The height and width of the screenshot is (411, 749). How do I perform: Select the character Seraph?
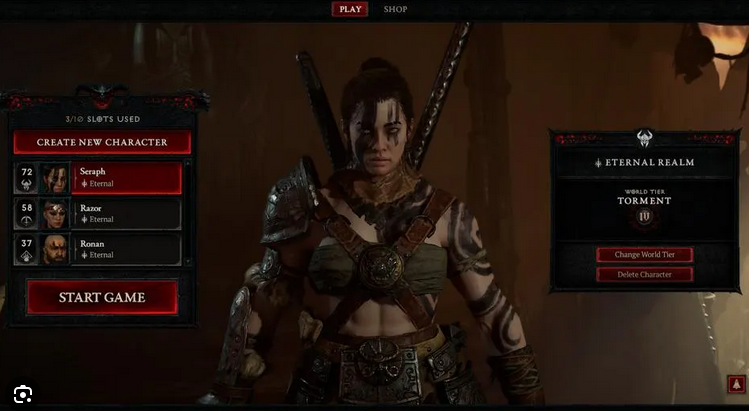point(126,178)
